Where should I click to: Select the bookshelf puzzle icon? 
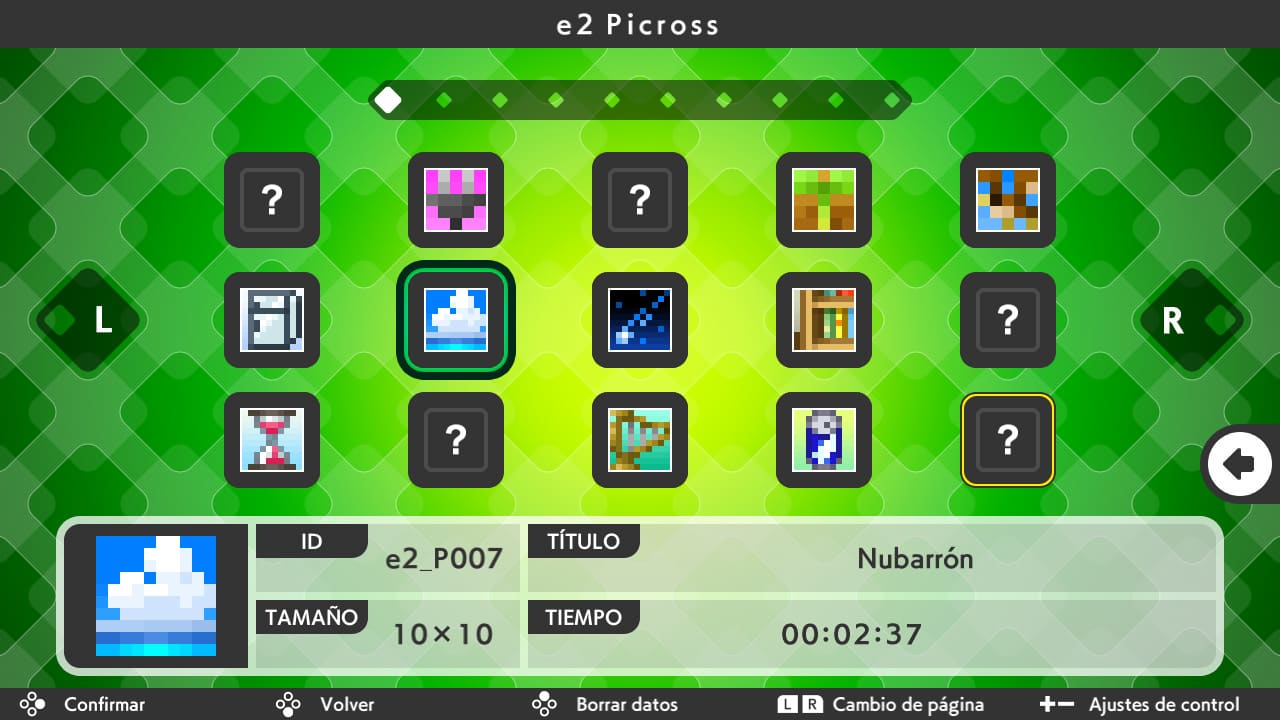pos(823,320)
